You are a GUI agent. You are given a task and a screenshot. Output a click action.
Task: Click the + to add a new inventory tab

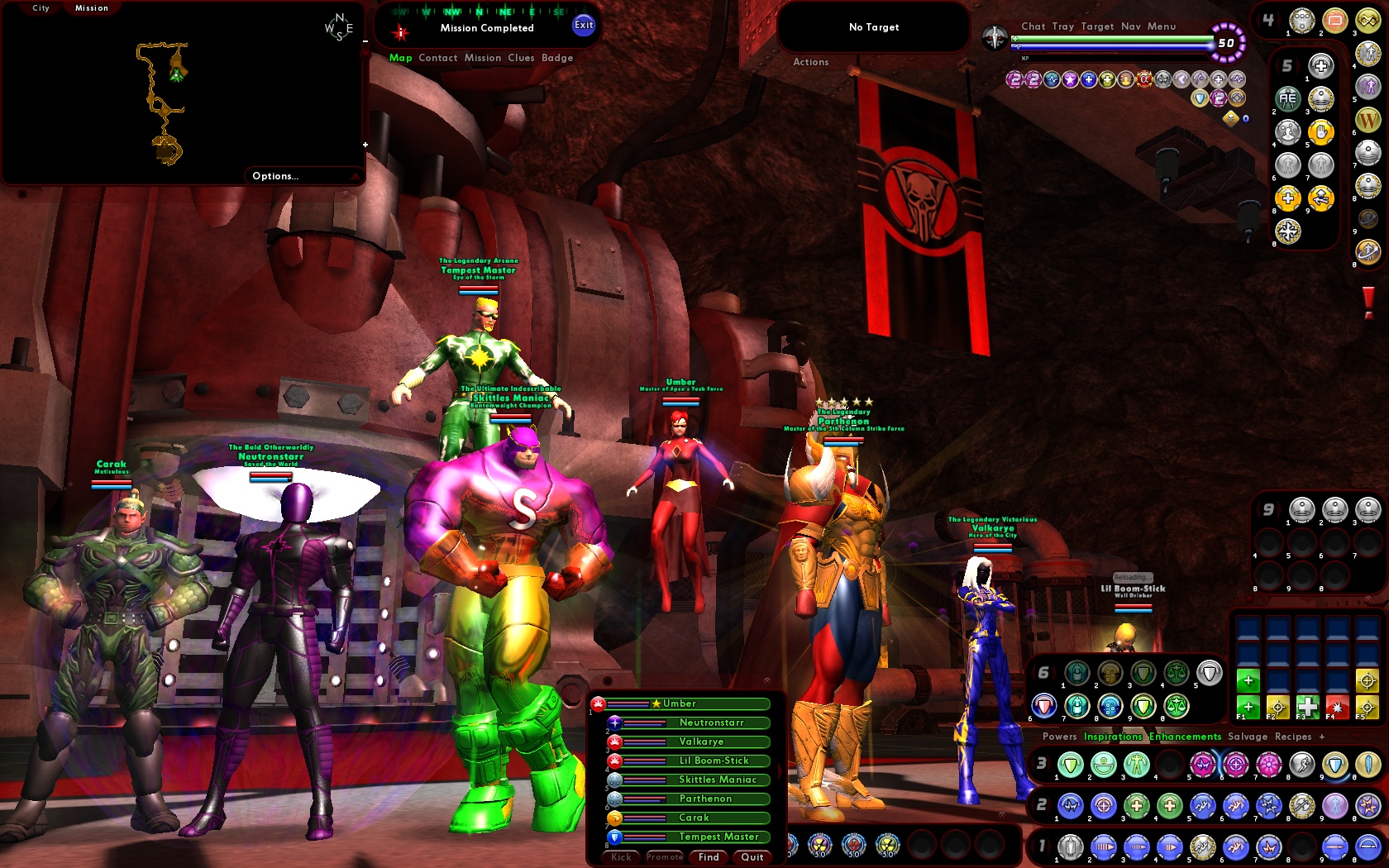[x=1320, y=737]
